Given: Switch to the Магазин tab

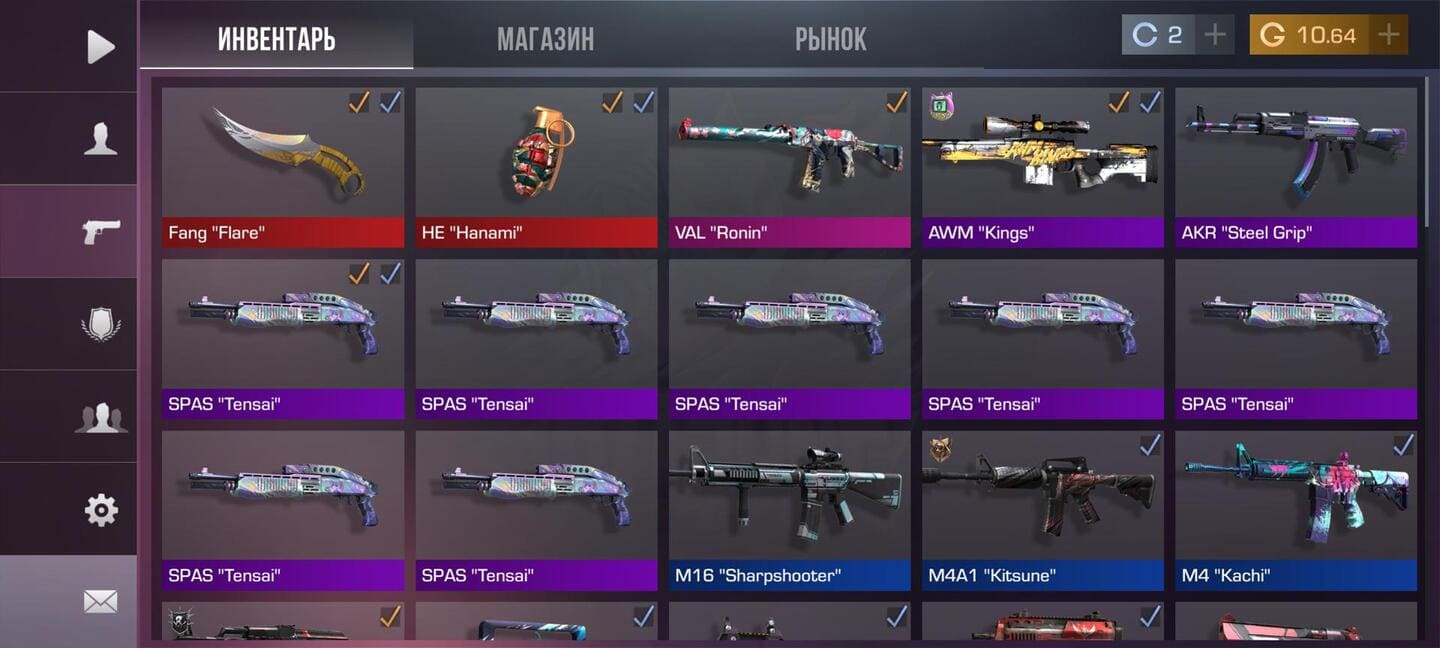Looking at the screenshot, I should click(x=545, y=39).
